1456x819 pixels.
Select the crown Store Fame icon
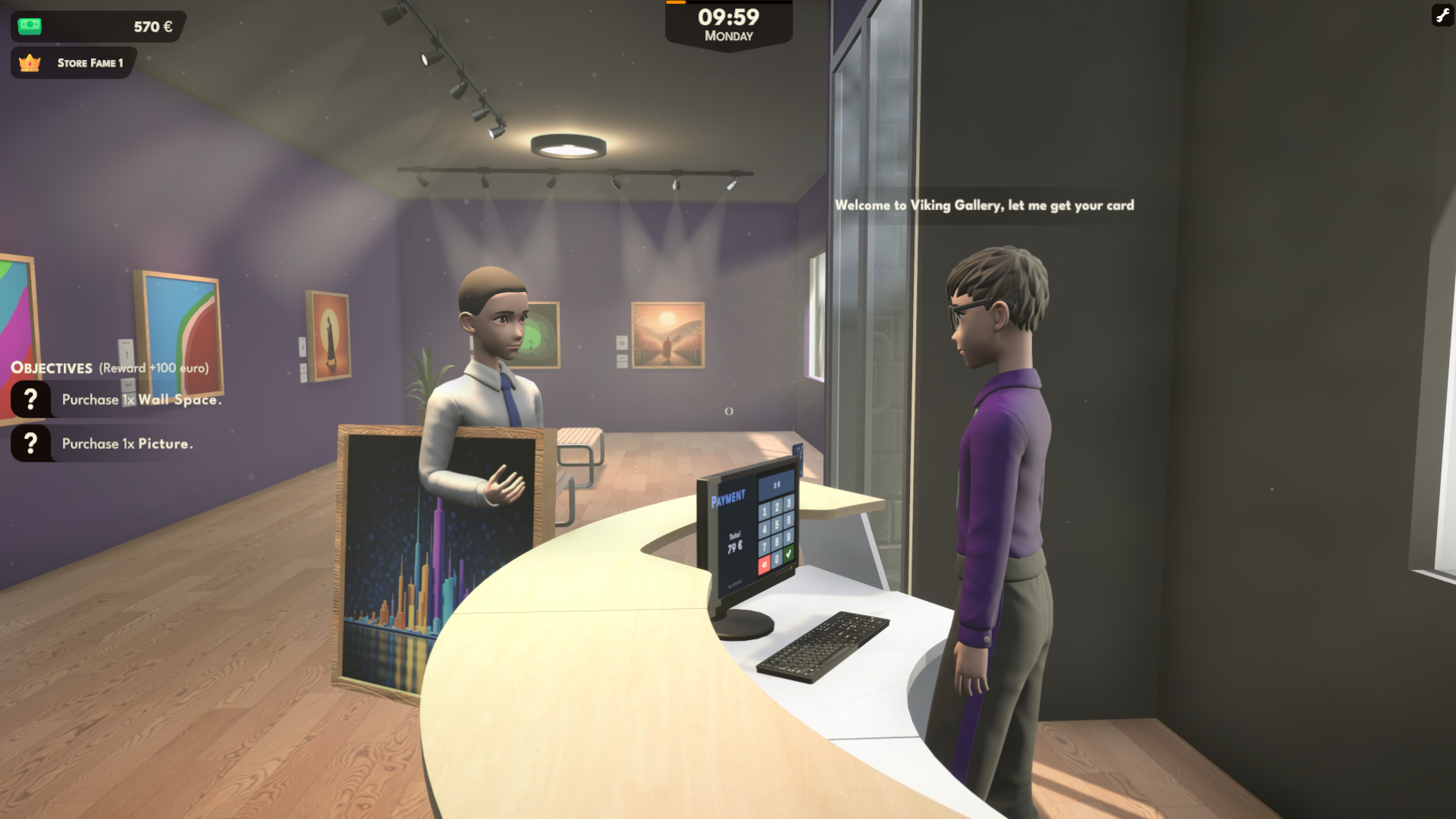29,63
